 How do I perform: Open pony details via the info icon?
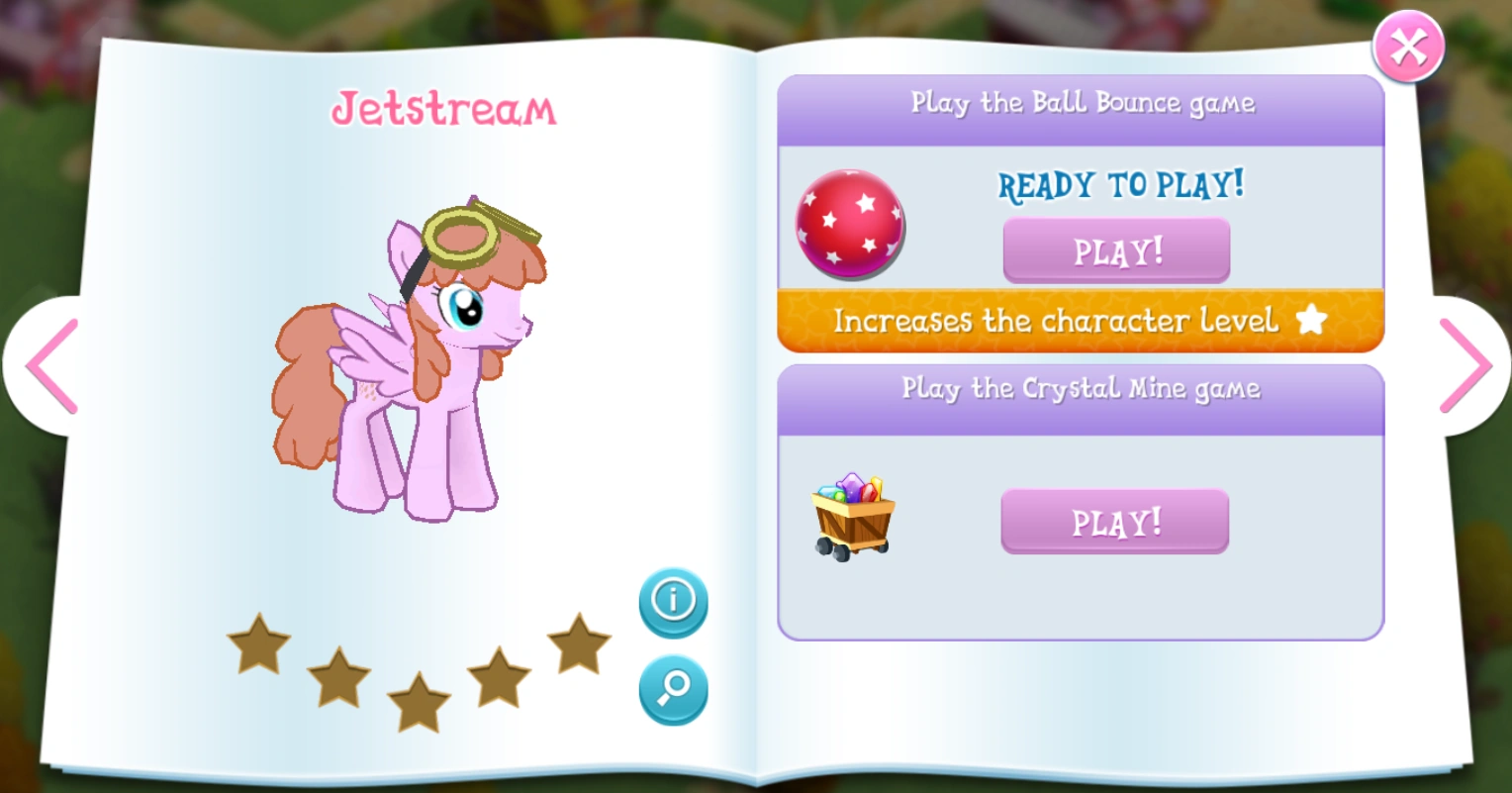[x=674, y=602]
